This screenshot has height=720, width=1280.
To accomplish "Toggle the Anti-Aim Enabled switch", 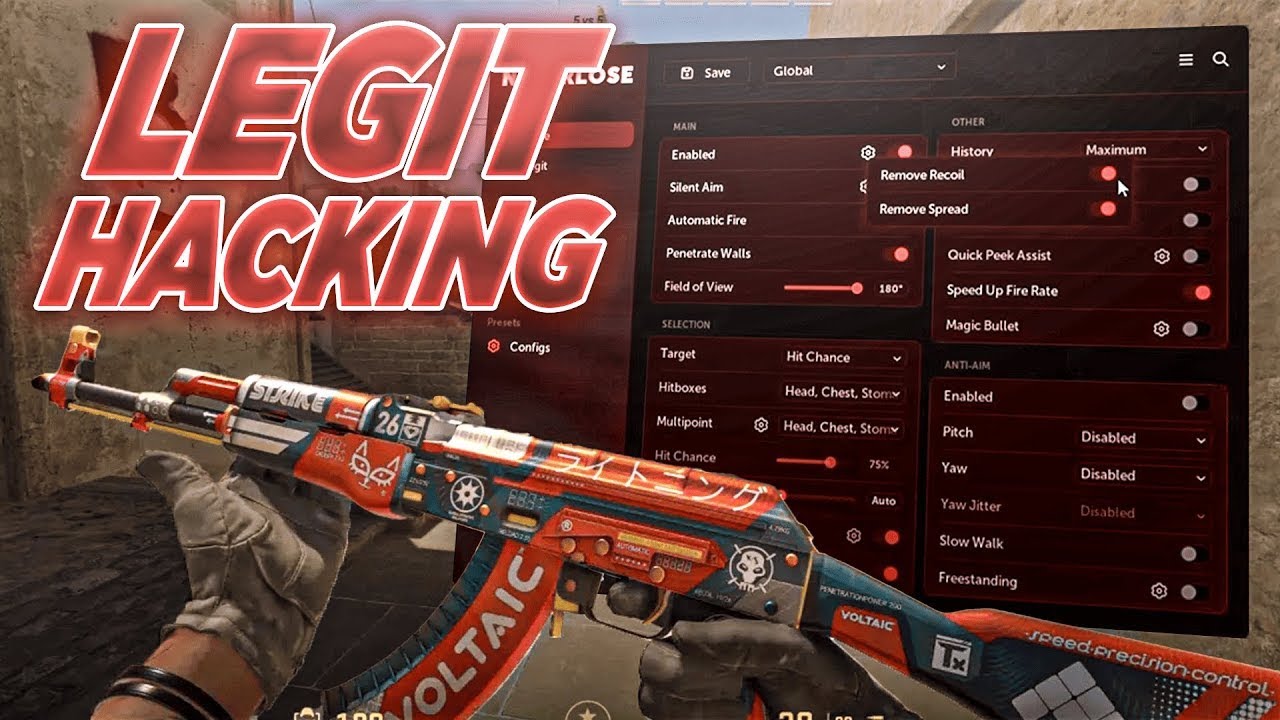I will (x=1190, y=403).
